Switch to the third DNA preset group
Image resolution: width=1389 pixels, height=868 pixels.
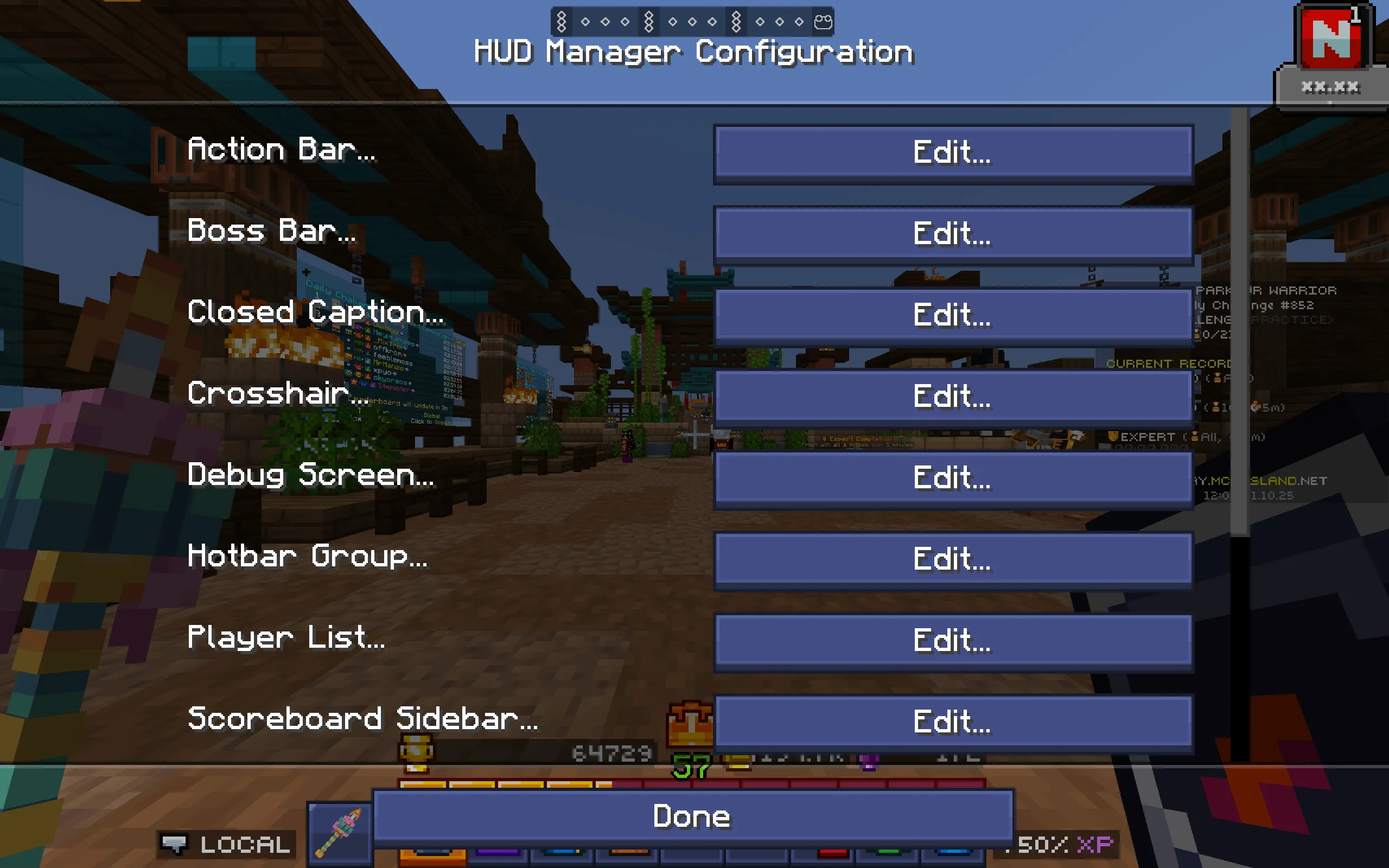coord(737,22)
